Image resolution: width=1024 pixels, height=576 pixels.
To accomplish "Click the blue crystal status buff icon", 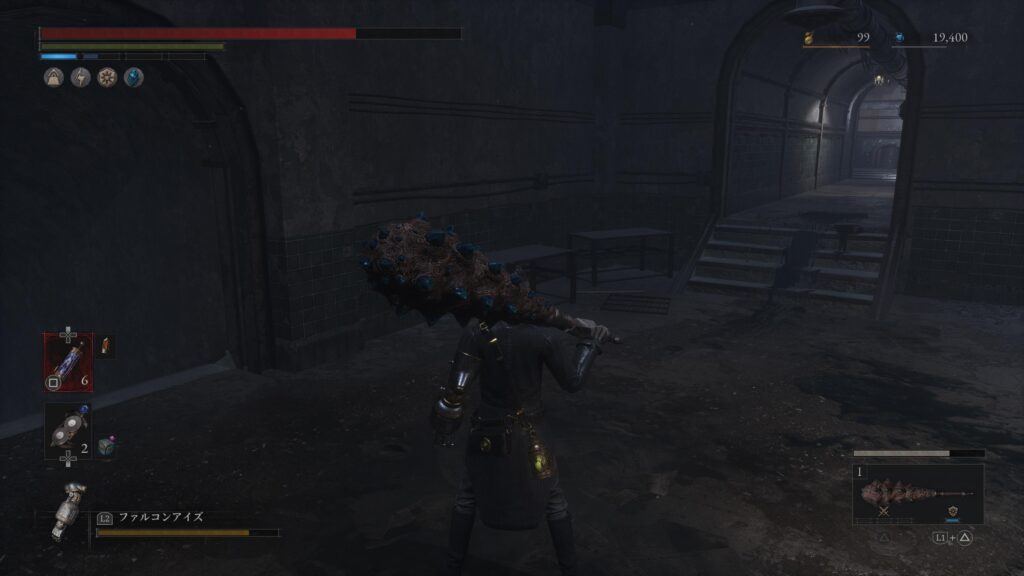I will coord(133,77).
